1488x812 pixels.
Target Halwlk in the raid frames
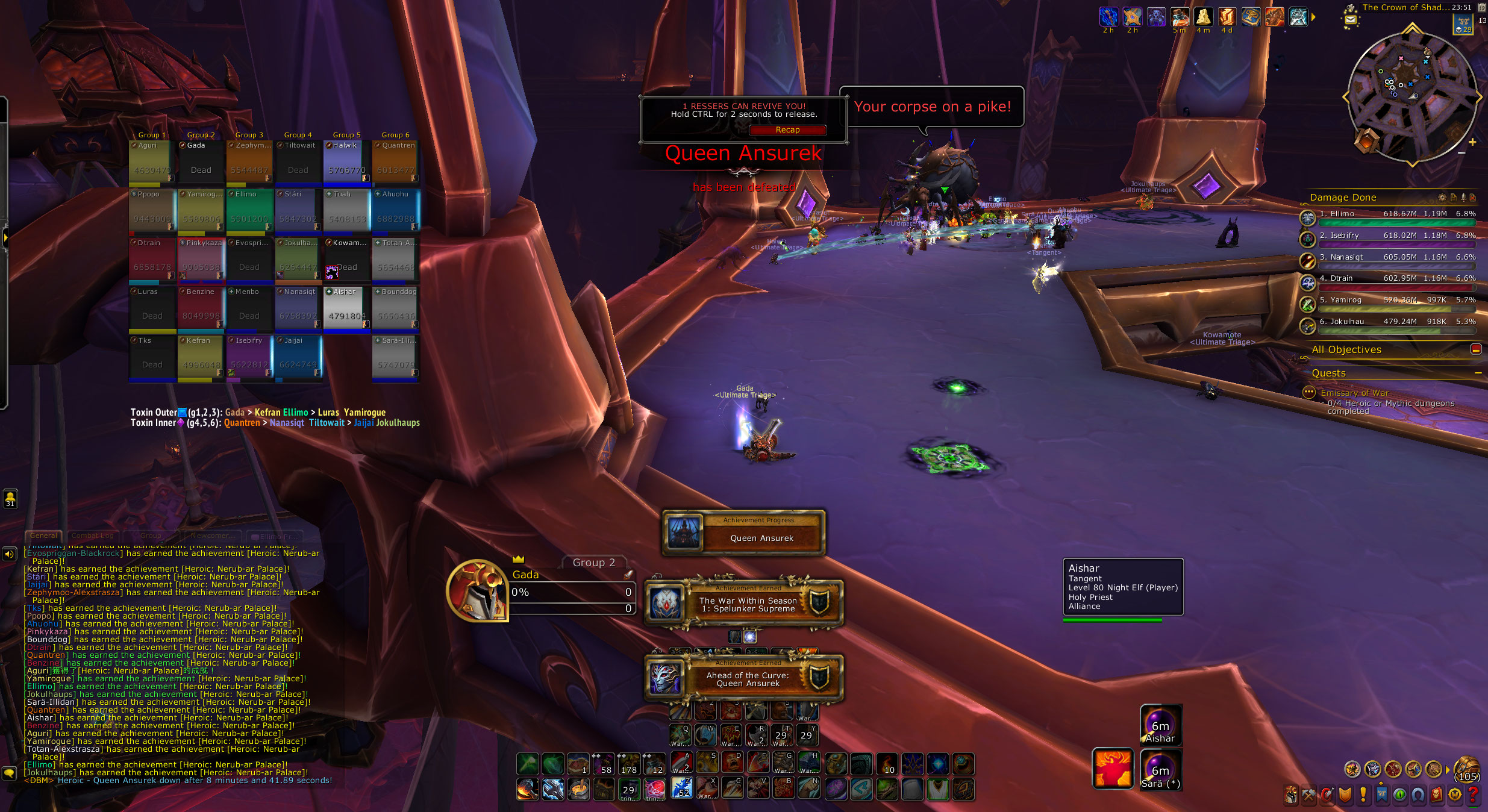click(x=346, y=163)
